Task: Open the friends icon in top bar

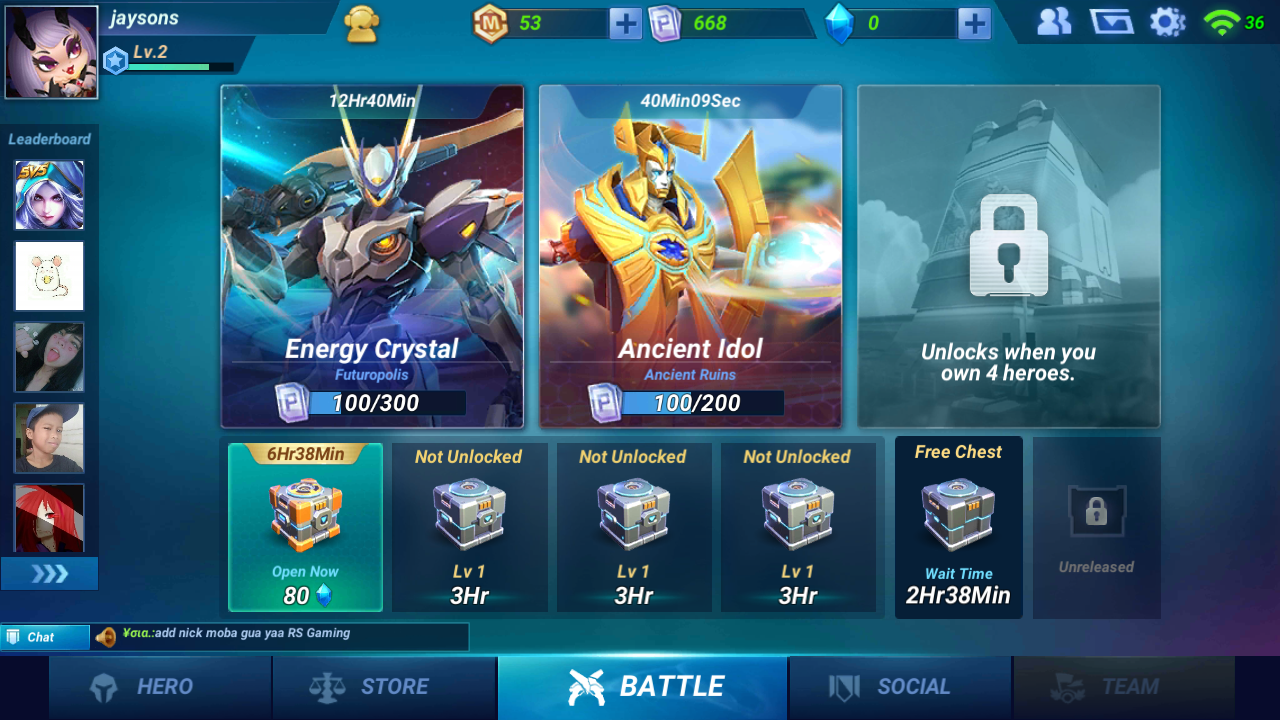Action: (x=1054, y=22)
